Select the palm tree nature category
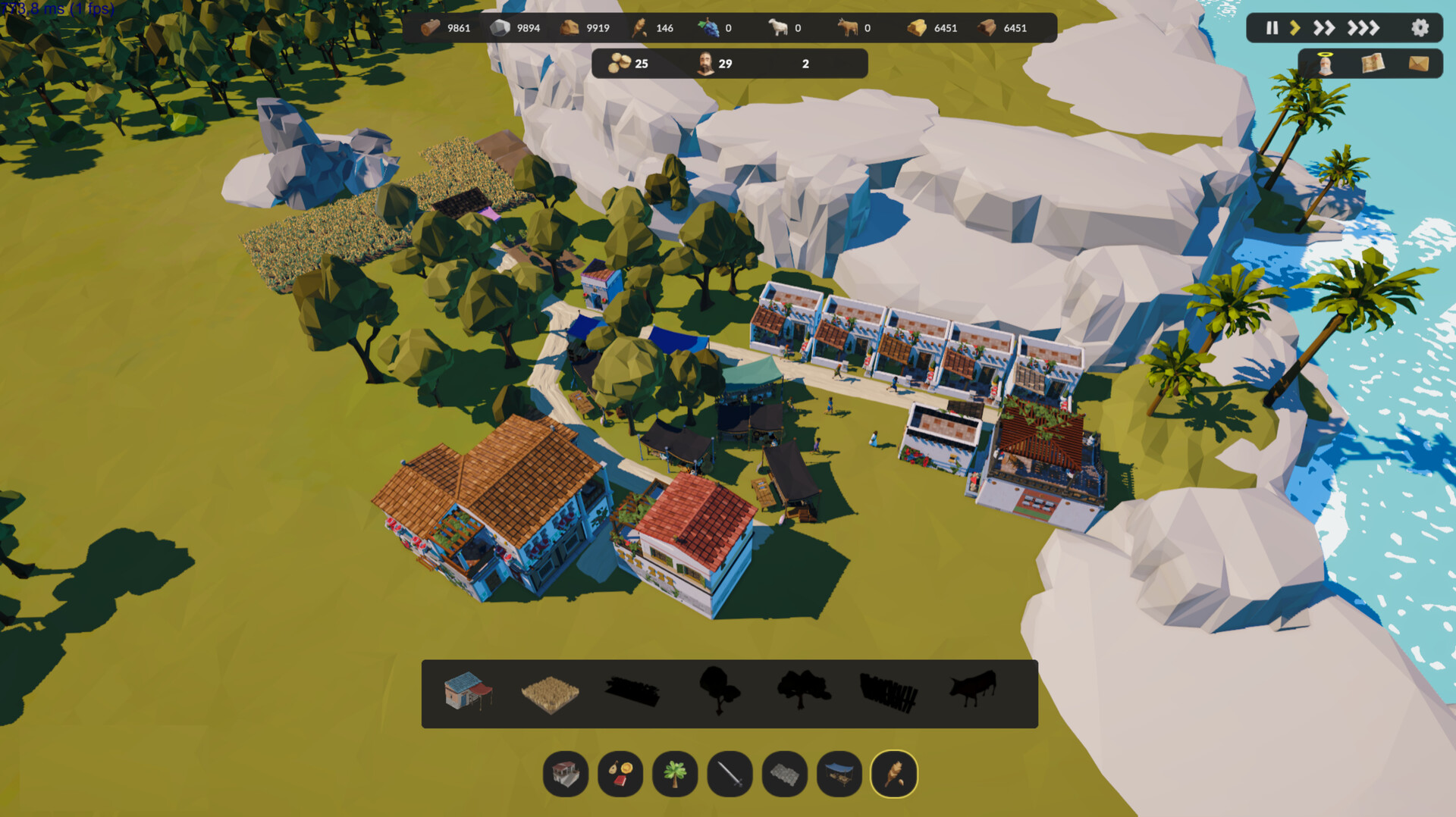1456x817 pixels. click(675, 775)
